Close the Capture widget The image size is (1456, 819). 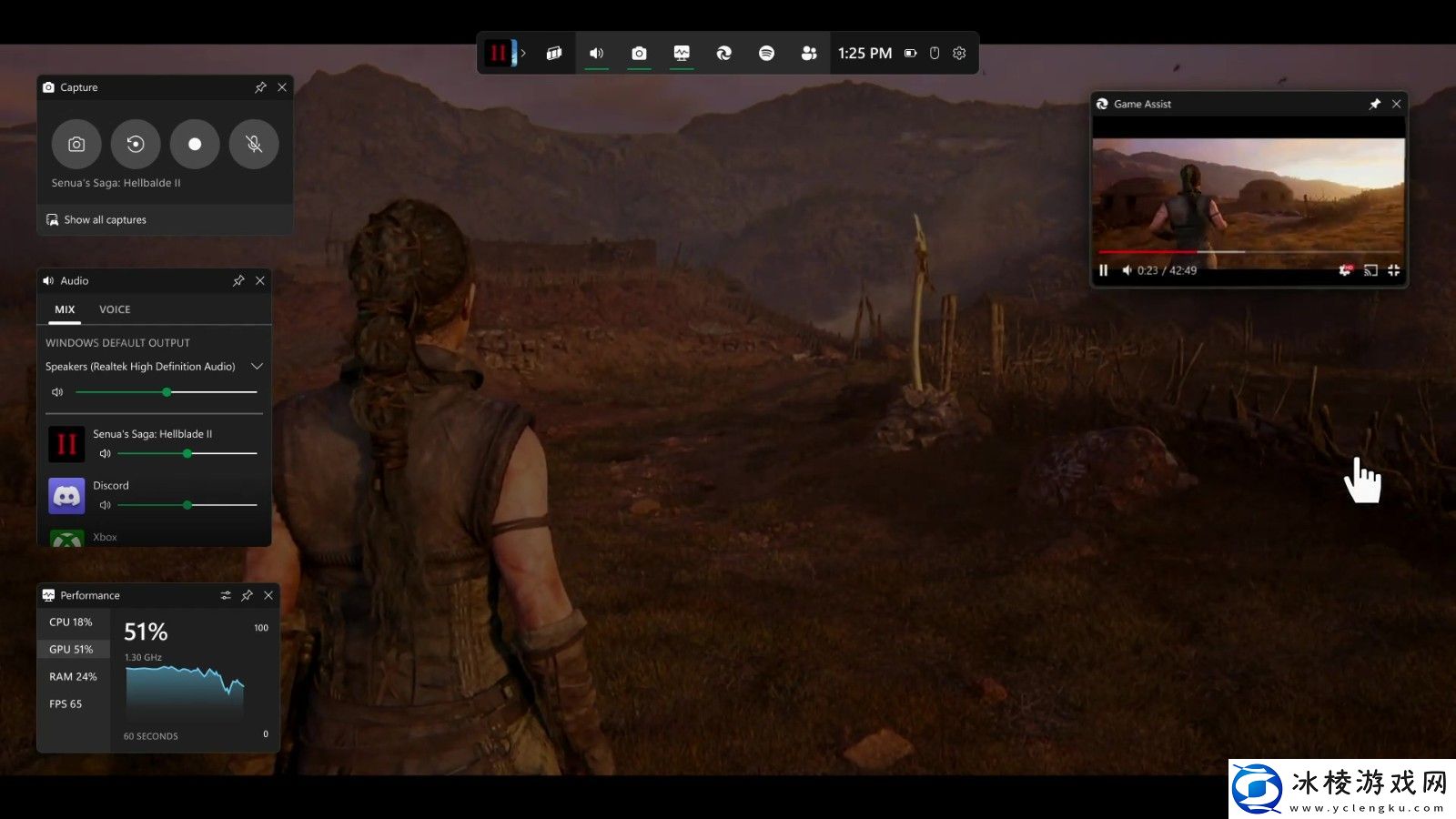[x=282, y=87]
